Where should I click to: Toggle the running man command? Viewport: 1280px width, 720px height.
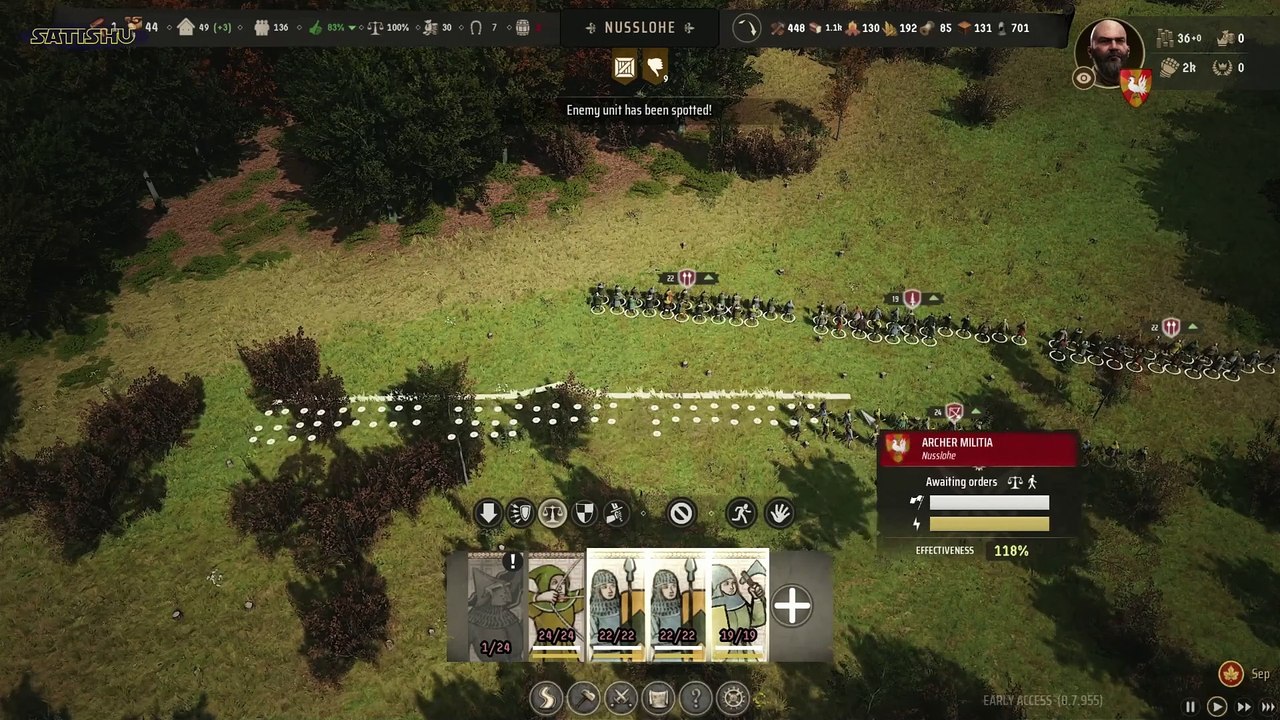[x=741, y=514]
